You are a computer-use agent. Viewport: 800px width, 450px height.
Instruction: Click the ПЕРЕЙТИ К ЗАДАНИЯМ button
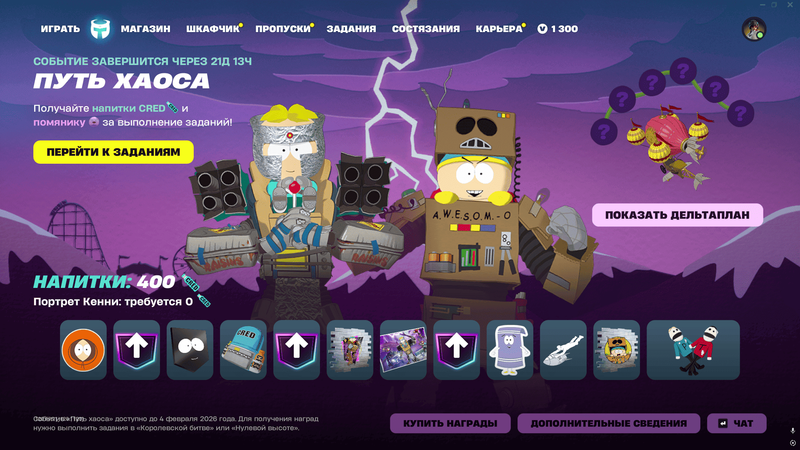click(113, 152)
